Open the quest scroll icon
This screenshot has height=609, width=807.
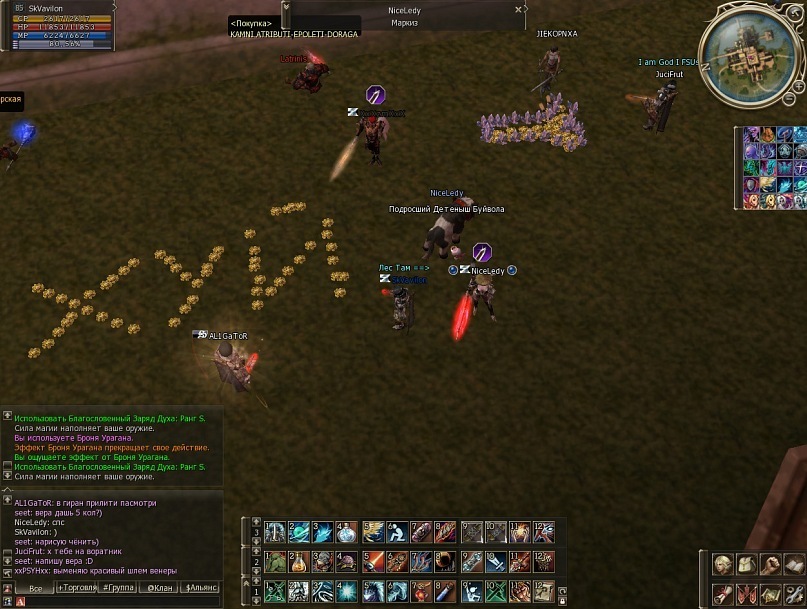pyautogui.click(x=722, y=594)
